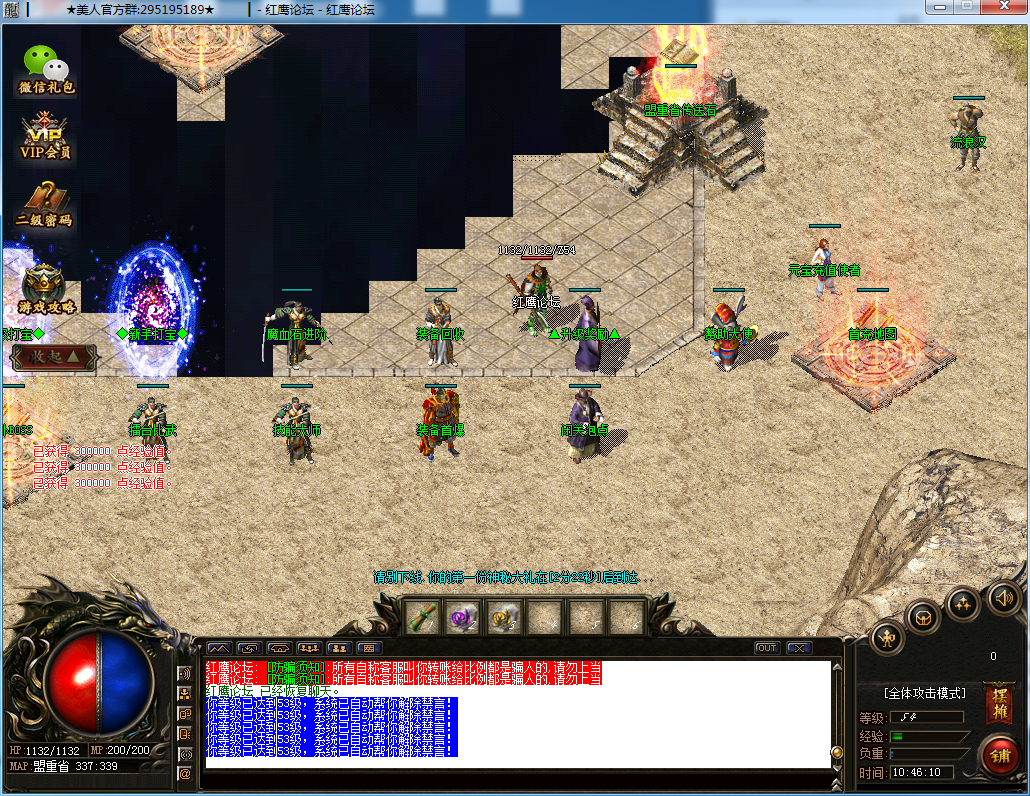1030x796 pixels.
Task: Open the bag inventory round button
Action: [x=924, y=615]
